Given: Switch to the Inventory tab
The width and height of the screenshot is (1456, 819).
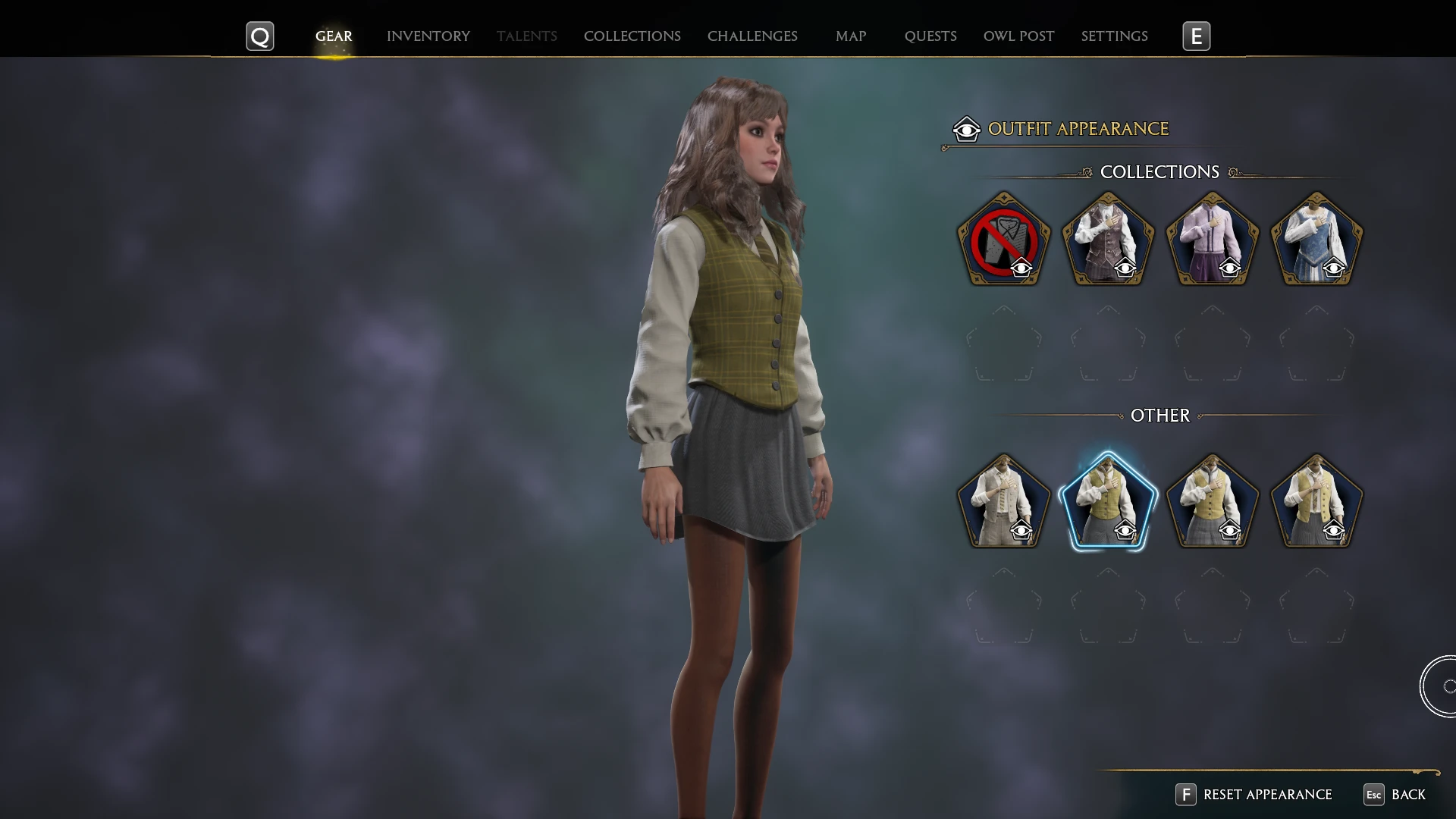Looking at the screenshot, I should [428, 36].
